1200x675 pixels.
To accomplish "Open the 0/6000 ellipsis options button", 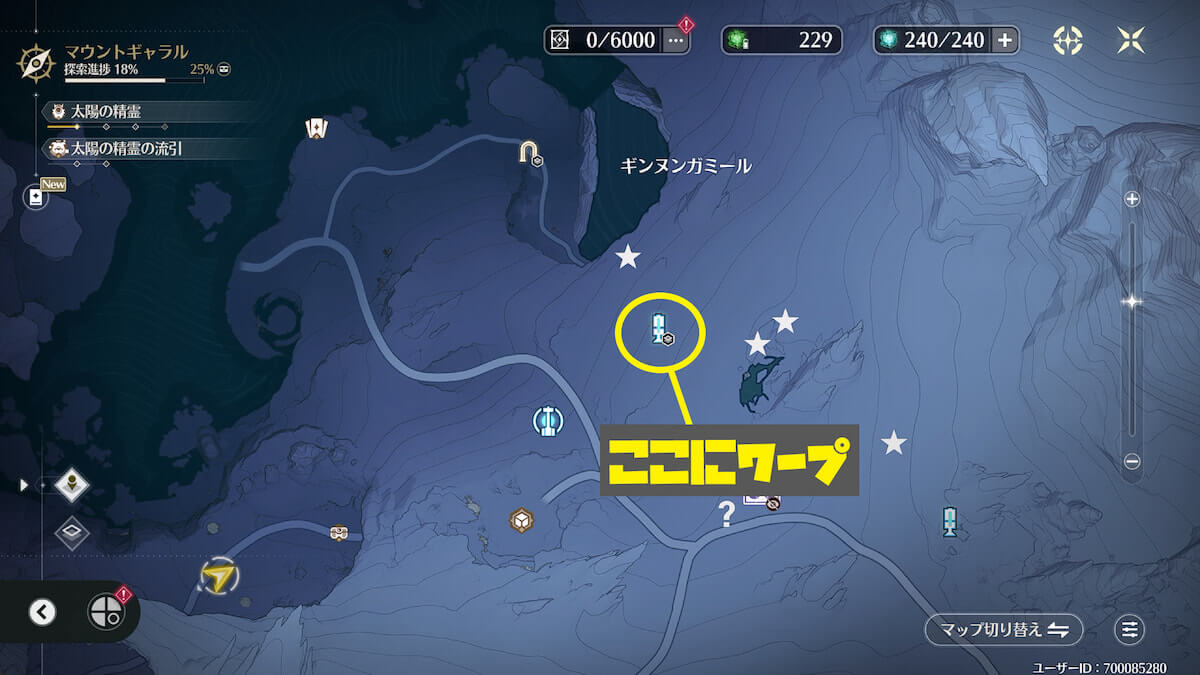I will 676,40.
